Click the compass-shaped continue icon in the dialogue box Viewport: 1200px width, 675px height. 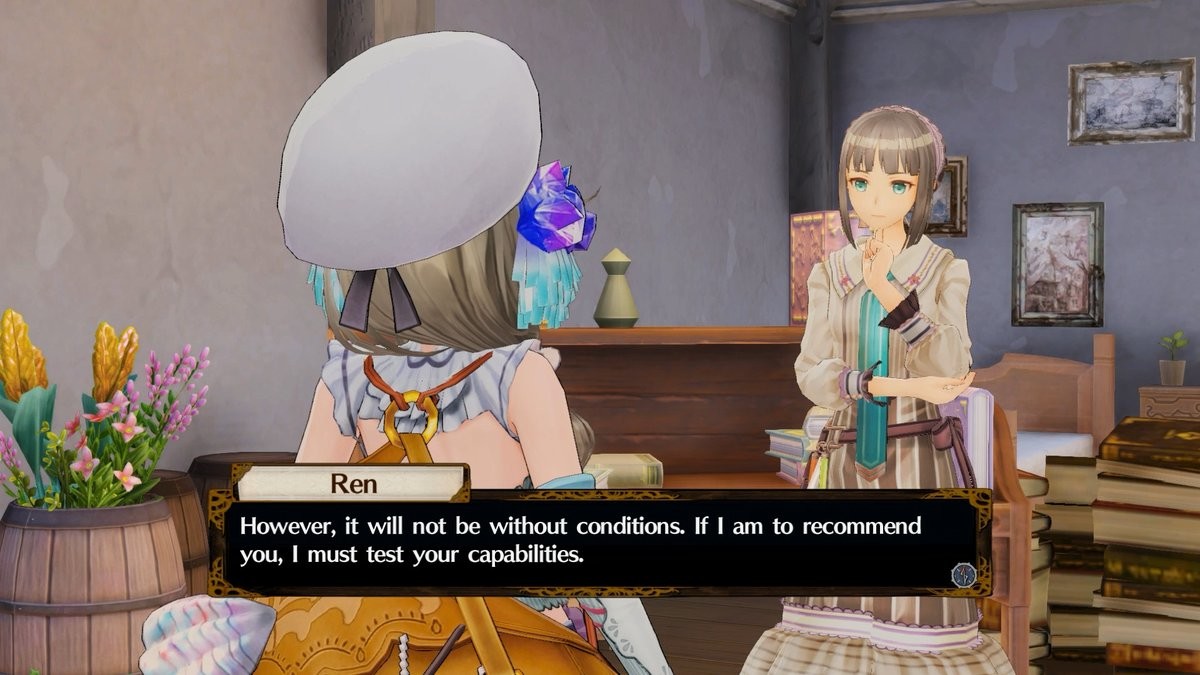coord(963,574)
